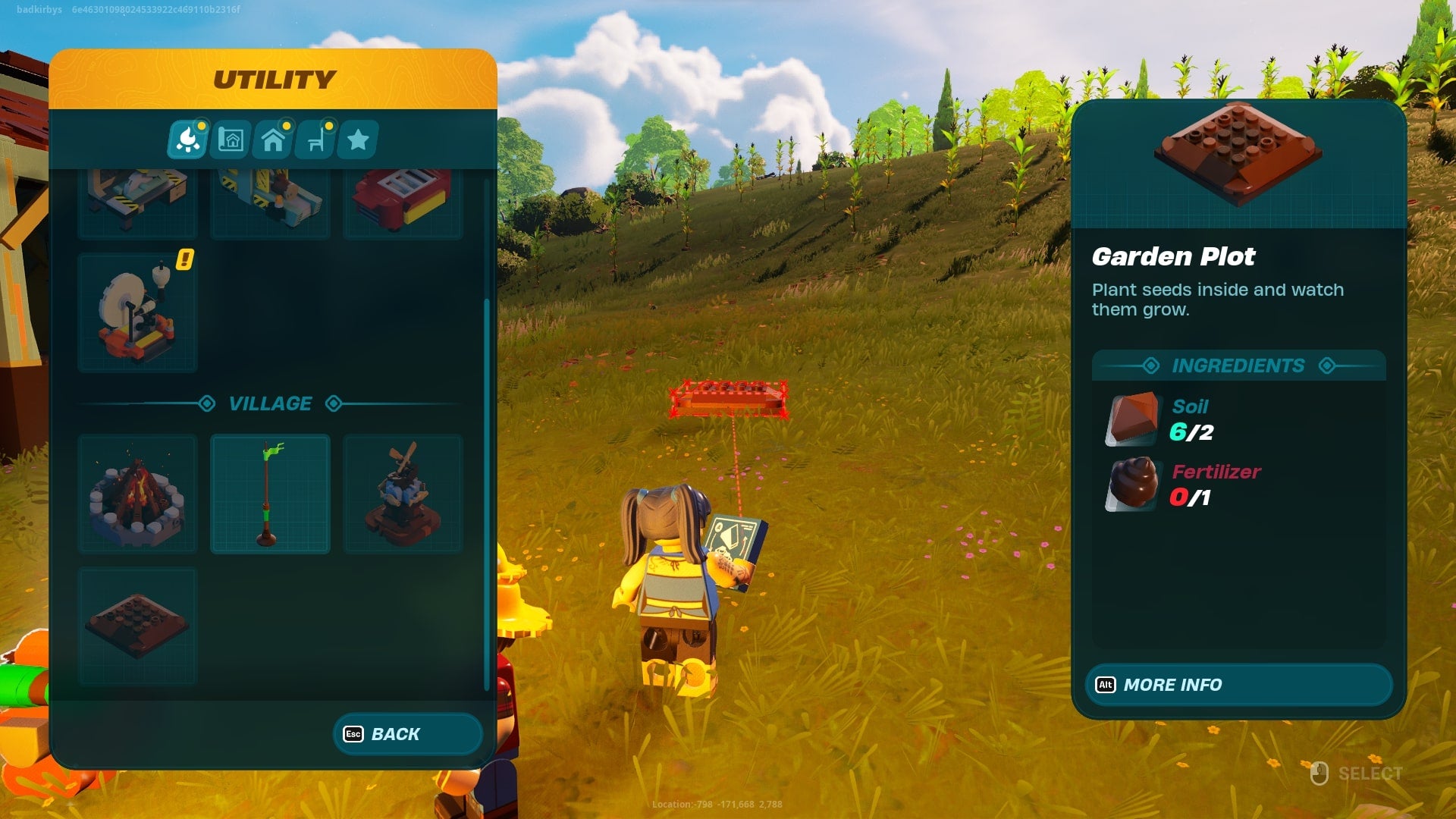Select the hazard-striped workbench build
This screenshot has height=819, width=1456.
pyautogui.click(x=137, y=201)
